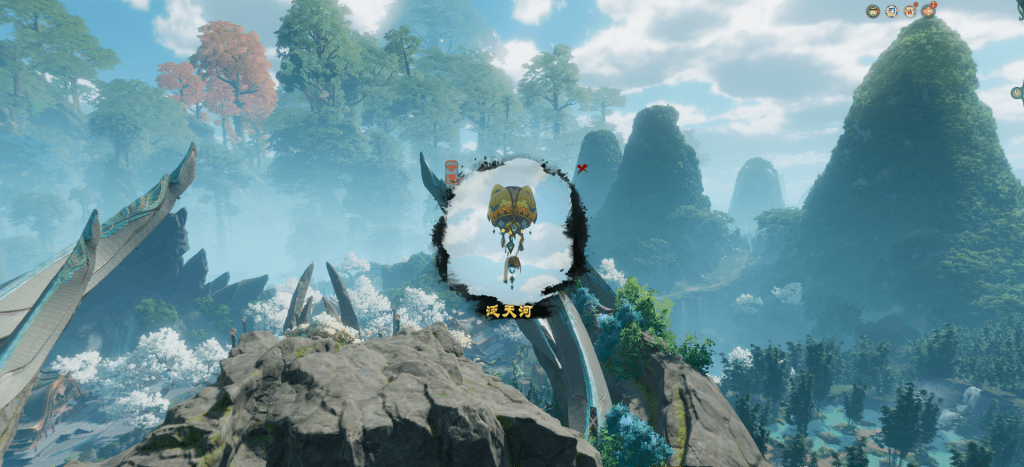Open the orange lantern icon with red badge
The width and height of the screenshot is (1024, 467).
pyautogui.click(x=928, y=11)
